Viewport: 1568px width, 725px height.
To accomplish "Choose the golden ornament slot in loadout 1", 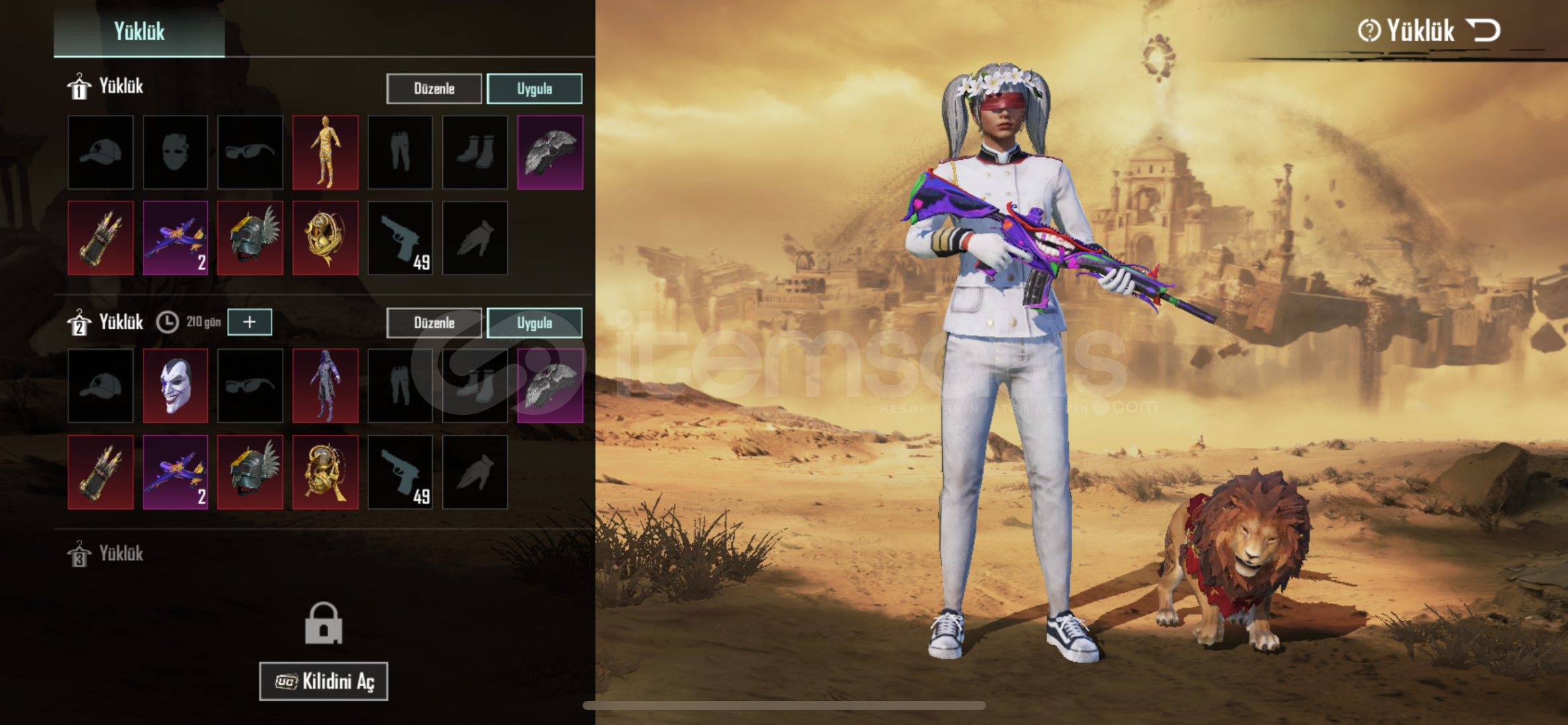I will point(325,238).
